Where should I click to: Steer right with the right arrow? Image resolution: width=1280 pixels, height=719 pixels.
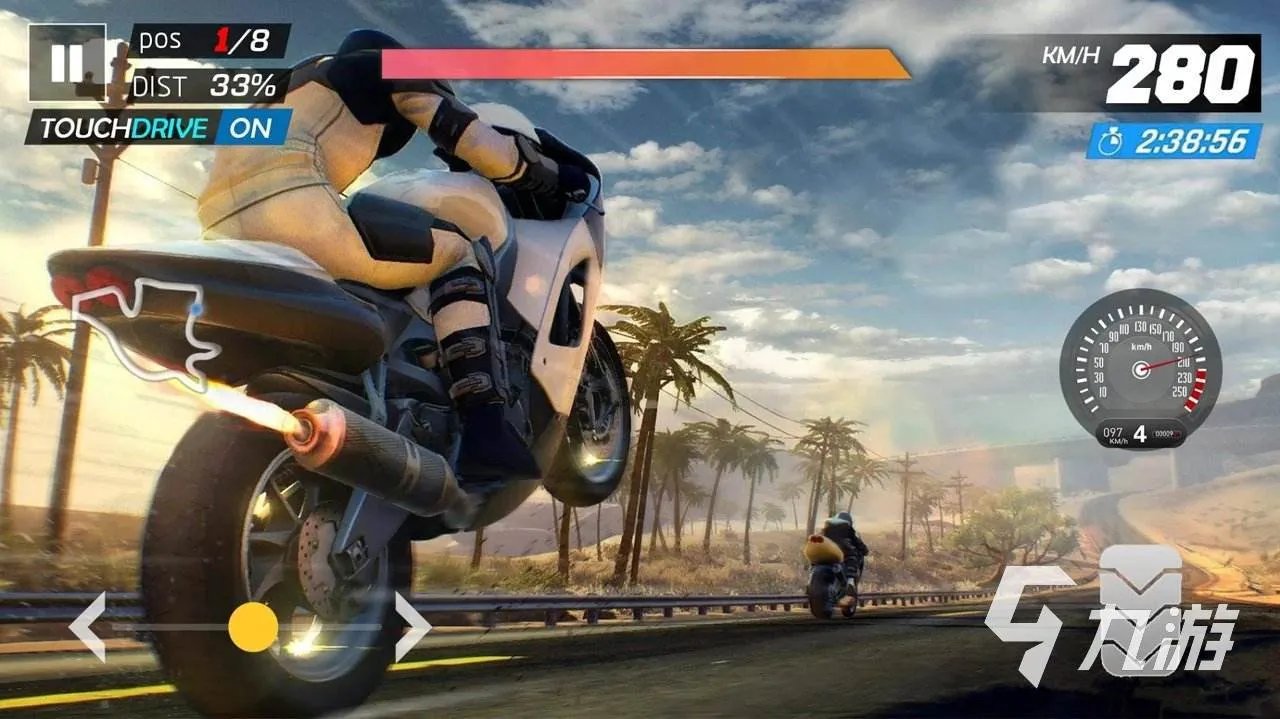(x=412, y=627)
